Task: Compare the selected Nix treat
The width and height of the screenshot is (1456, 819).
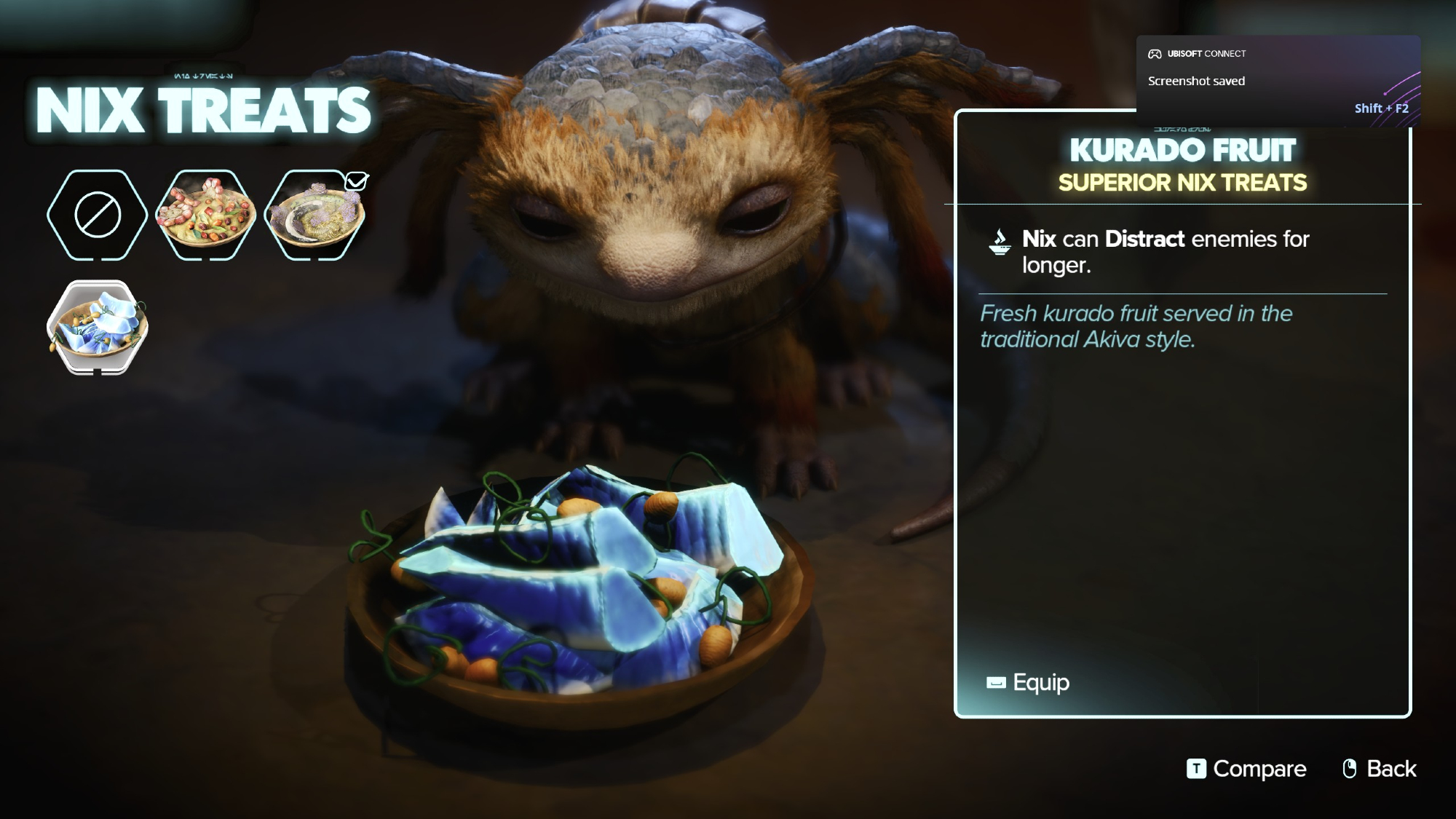Action: coord(1246,769)
